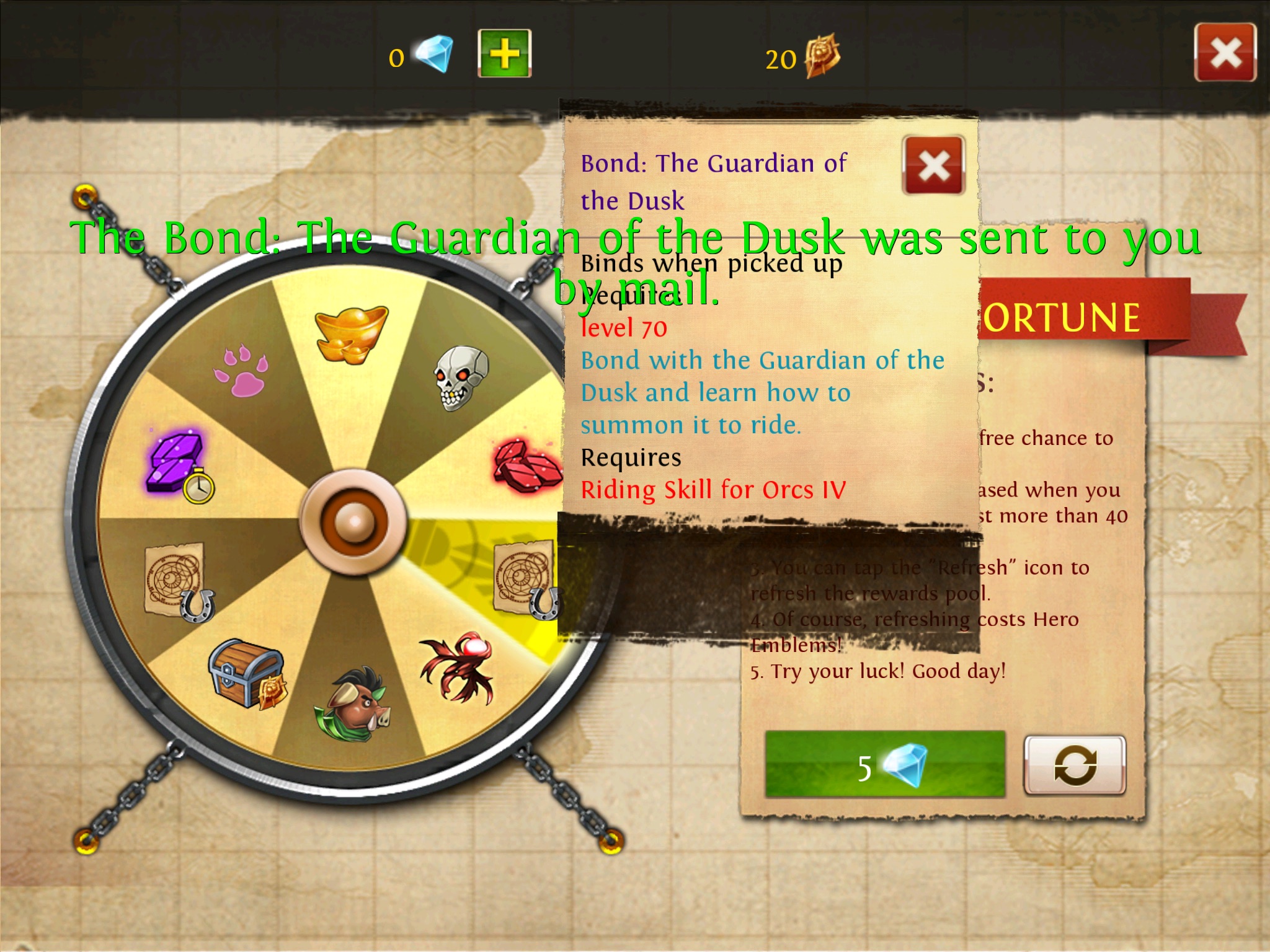Choose the treasure chest reward
The height and width of the screenshot is (952, 1270).
[247, 674]
